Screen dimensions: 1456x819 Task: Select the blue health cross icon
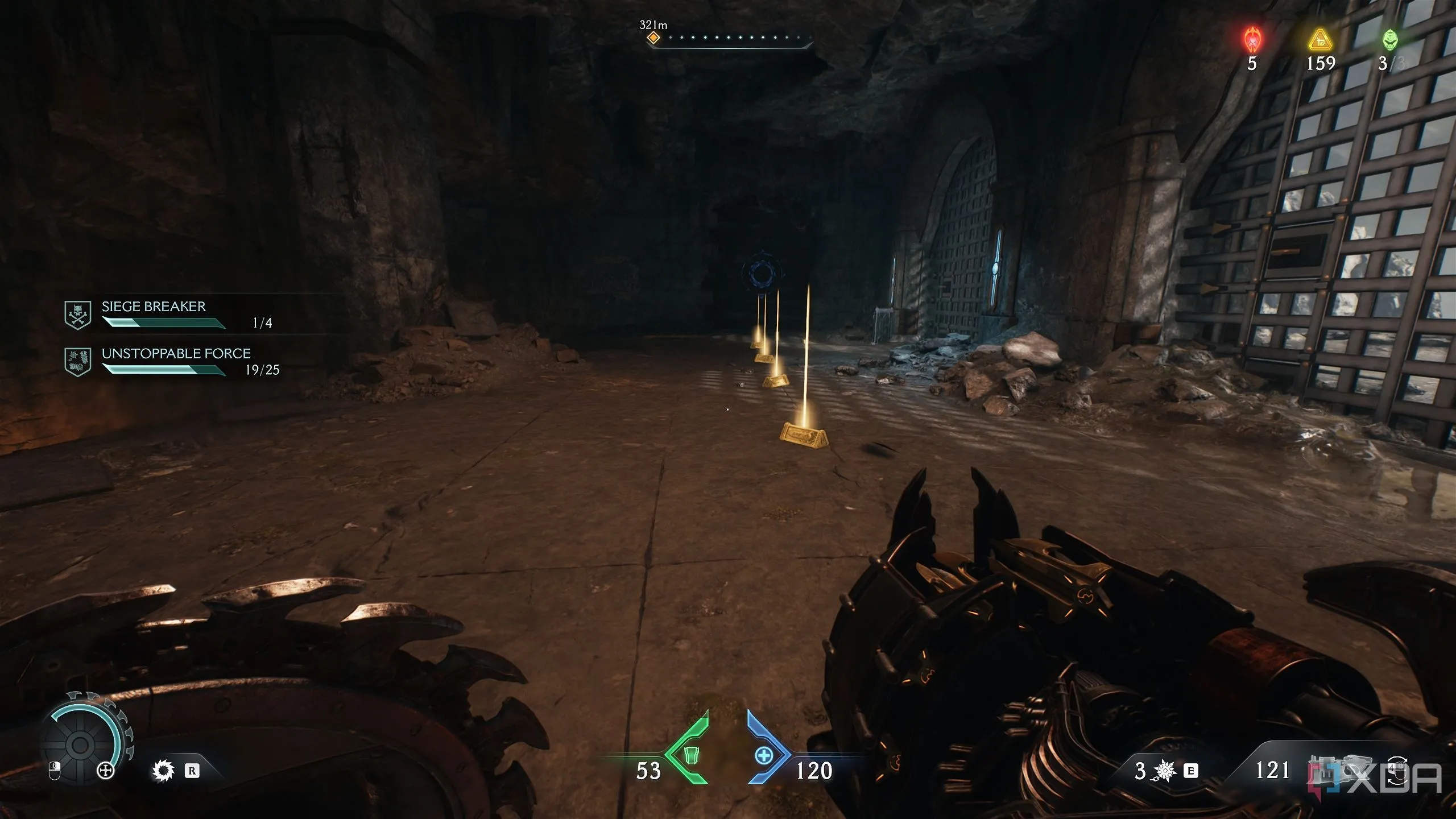pyautogui.click(x=764, y=756)
